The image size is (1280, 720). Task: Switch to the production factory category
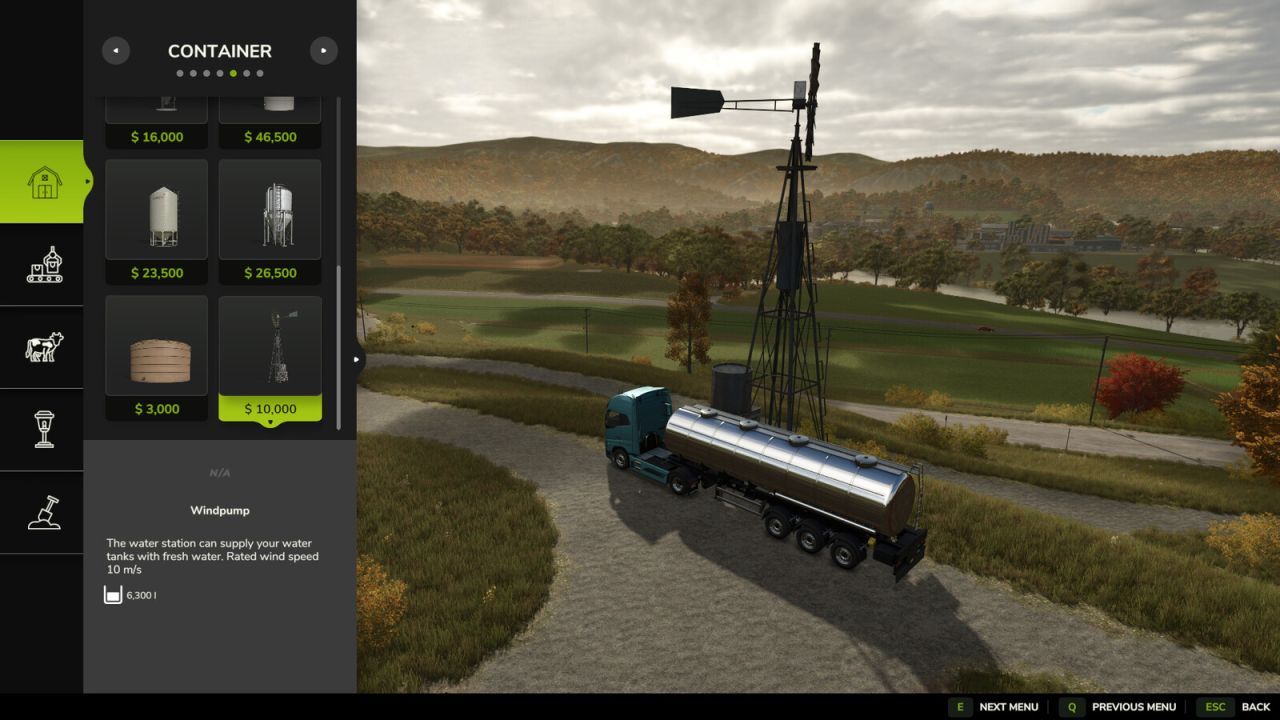coord(43,264)
